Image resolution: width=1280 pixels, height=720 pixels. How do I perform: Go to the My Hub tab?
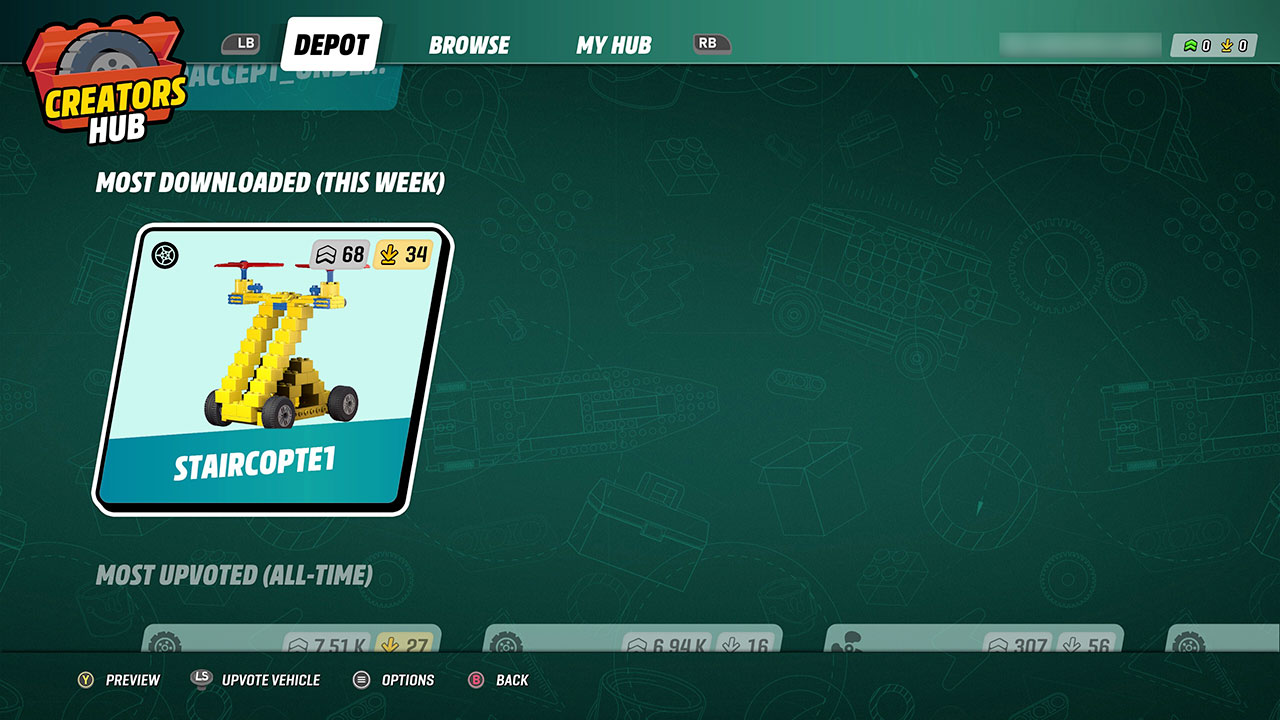(x=613, y=45)
